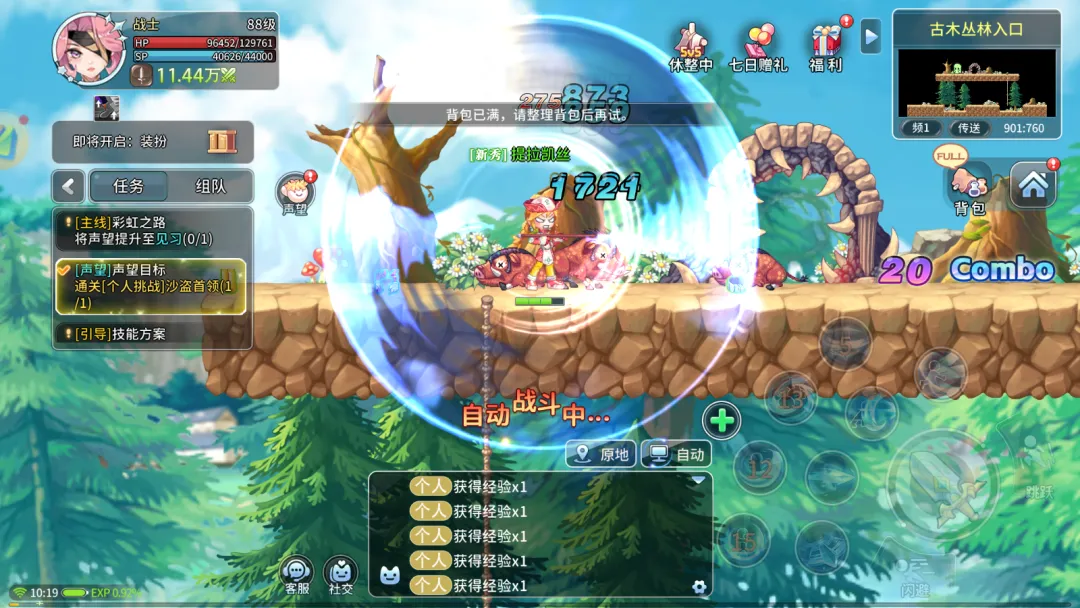Tap the 5v5 休整中 arena icon
The height and width of the screenshot is (608, 1080).
point(691,48)
